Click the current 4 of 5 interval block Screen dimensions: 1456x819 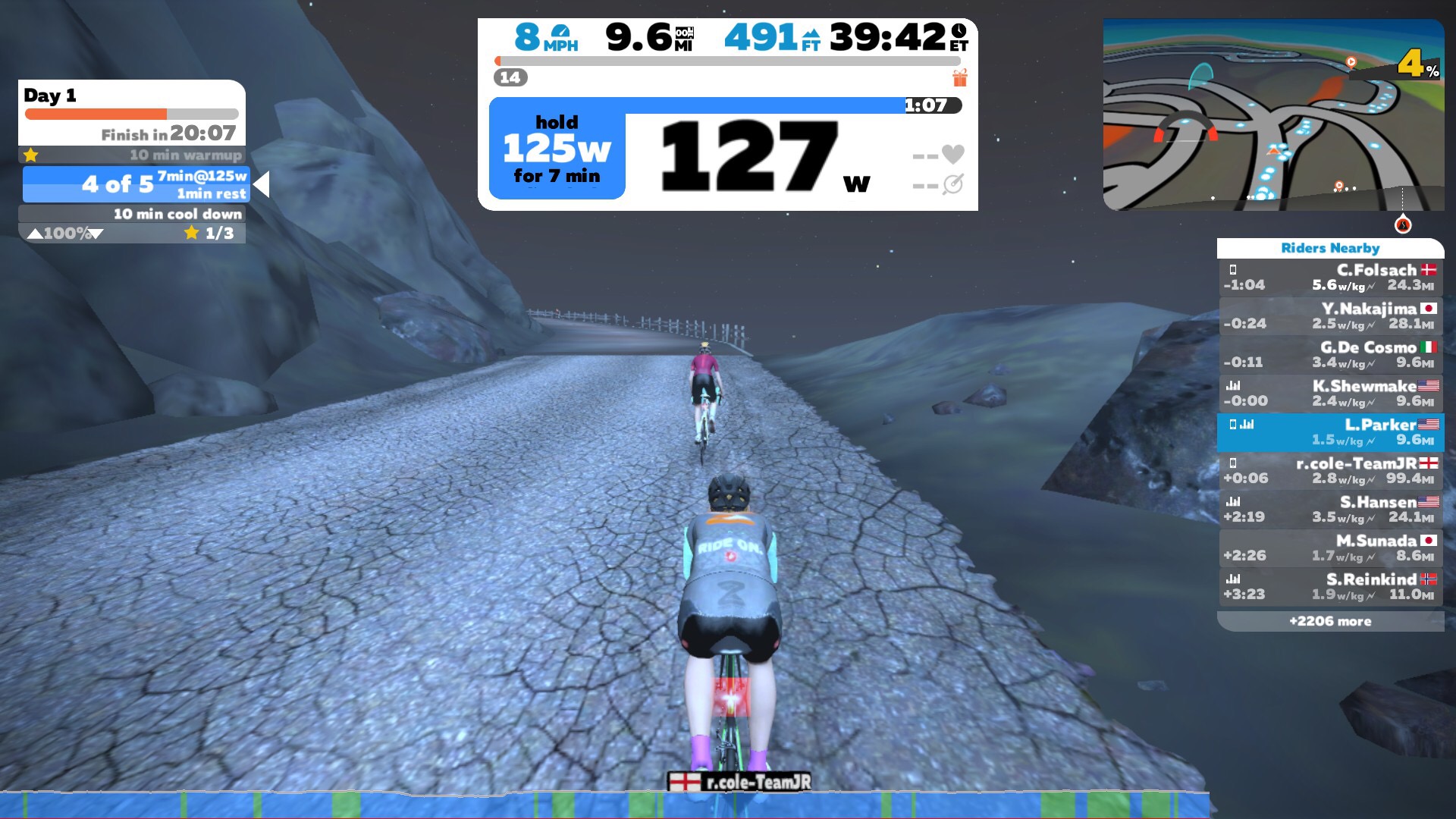[136, 184]
